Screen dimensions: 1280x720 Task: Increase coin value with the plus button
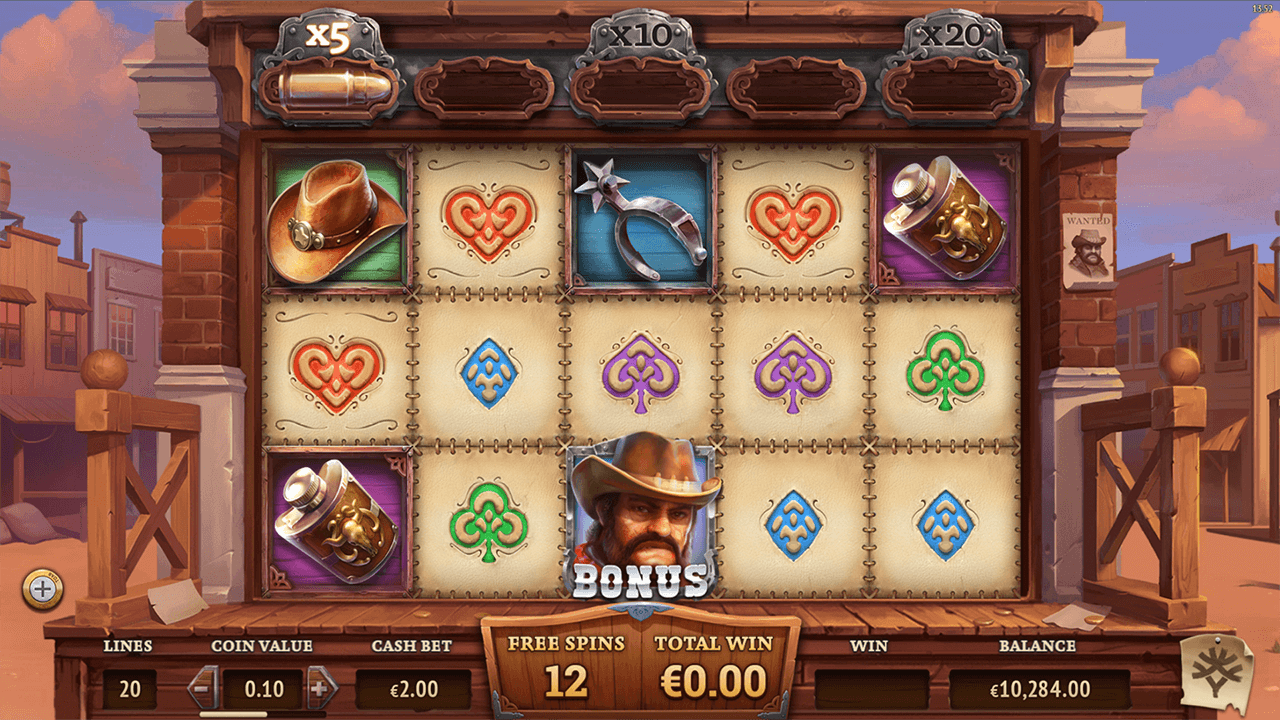click(321, 688)
